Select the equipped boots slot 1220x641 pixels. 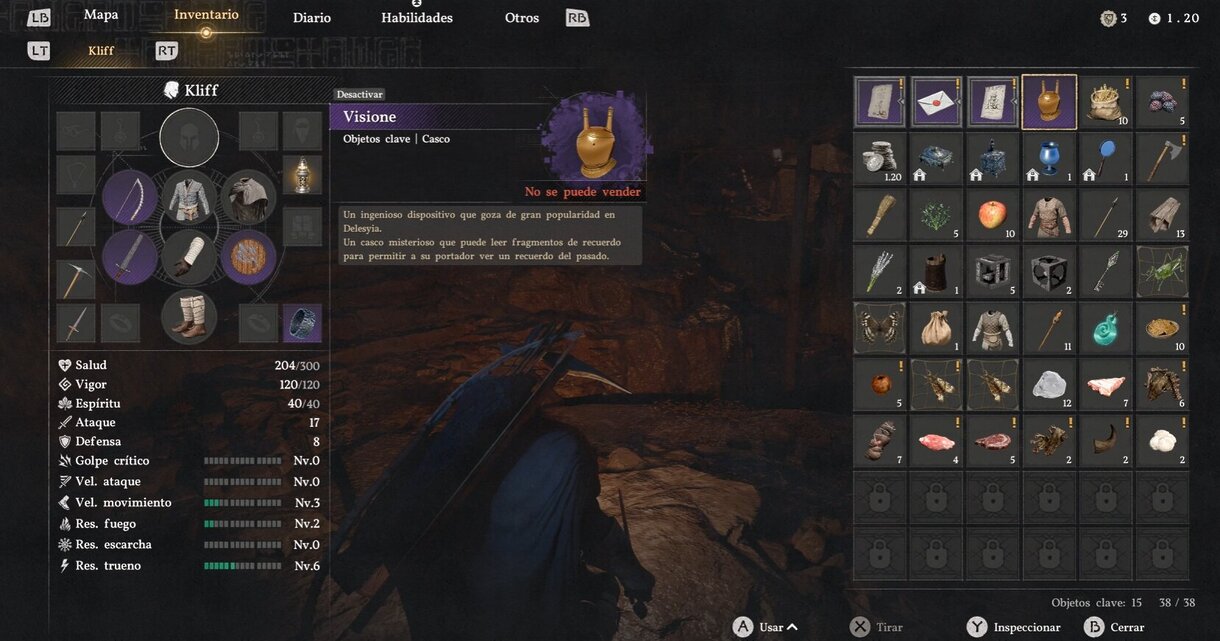click(189, 316)
